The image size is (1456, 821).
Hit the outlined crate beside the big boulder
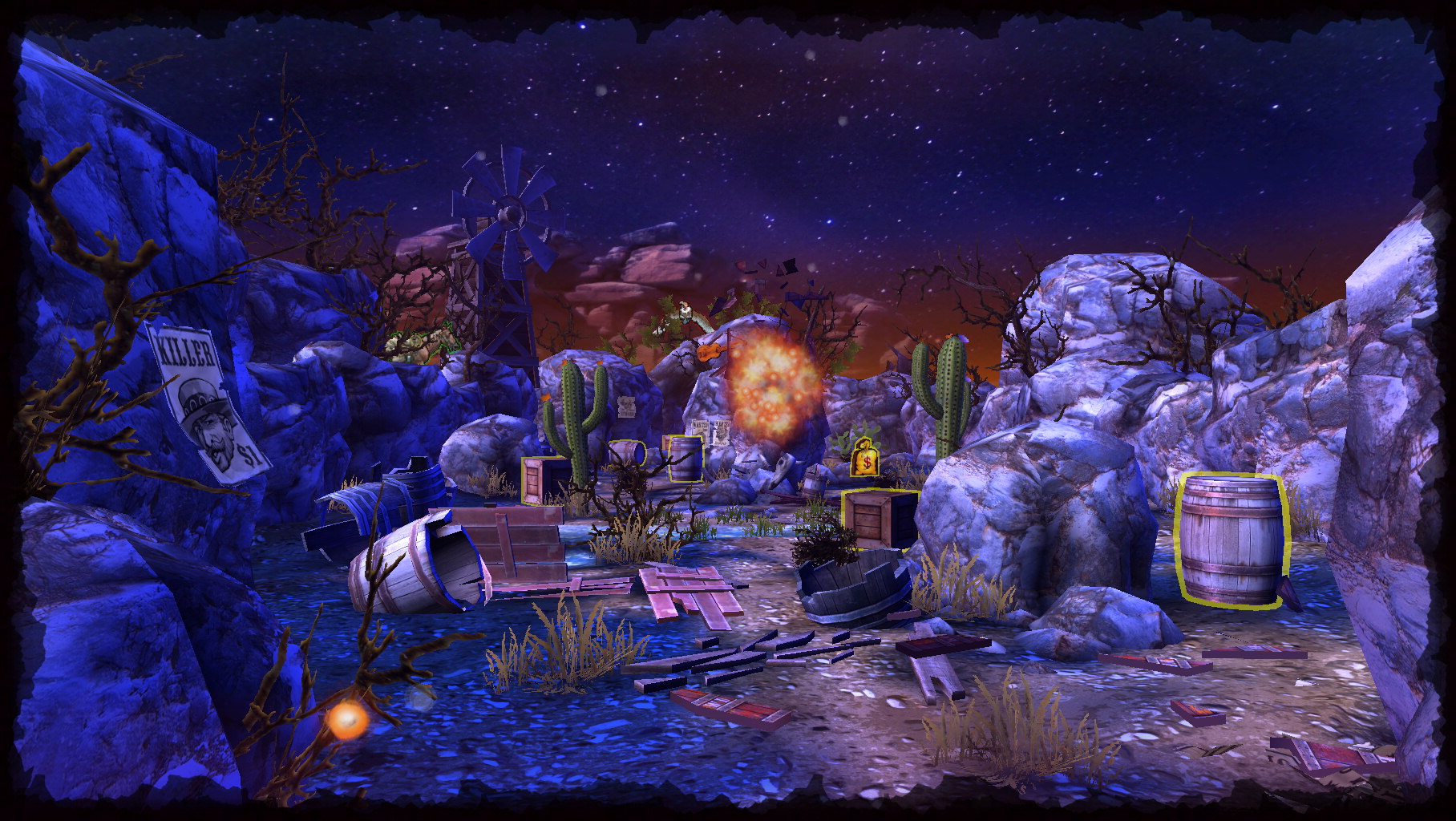tap(879, 517)
